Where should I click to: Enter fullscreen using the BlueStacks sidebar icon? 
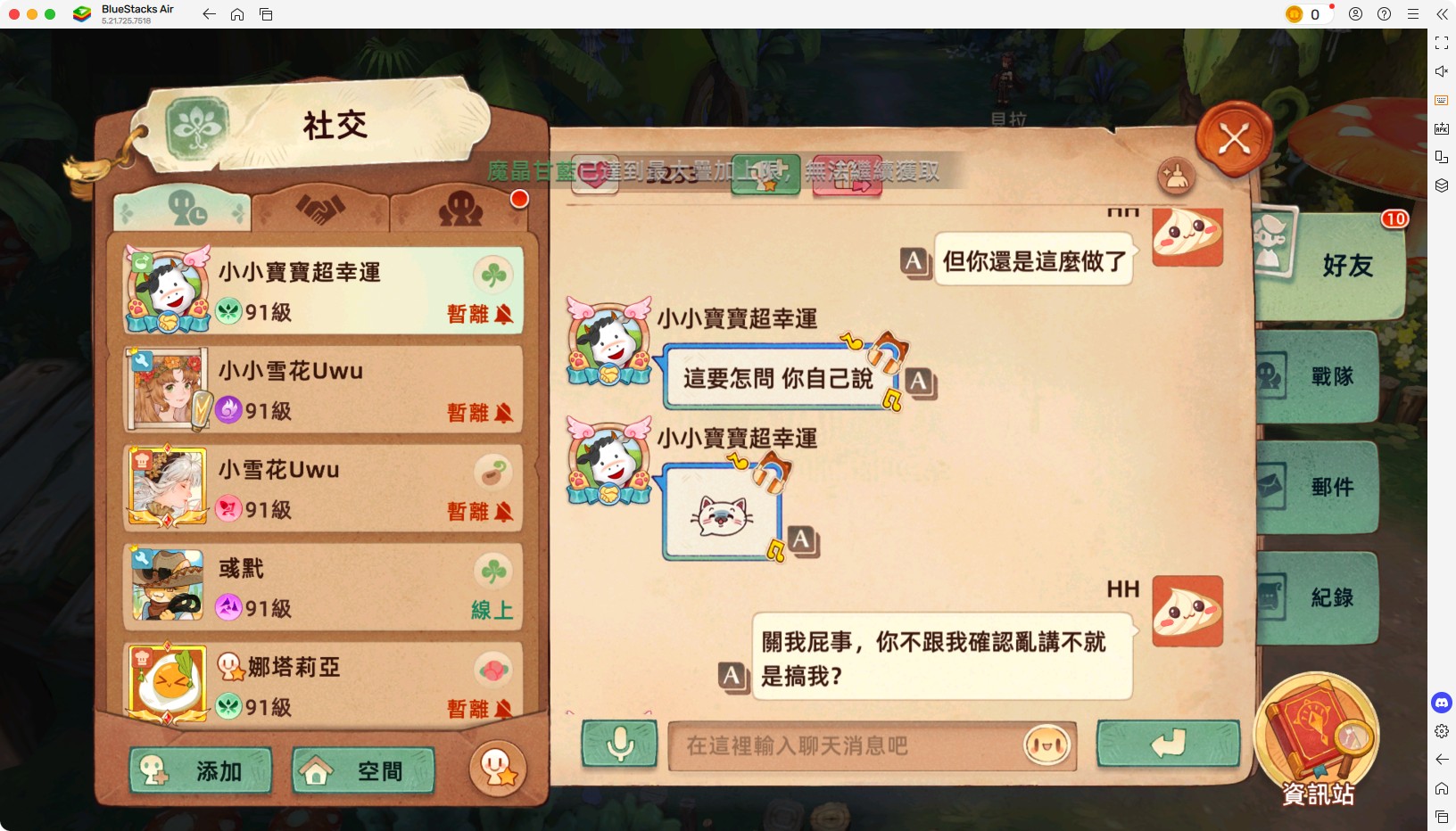(1442, 42)
